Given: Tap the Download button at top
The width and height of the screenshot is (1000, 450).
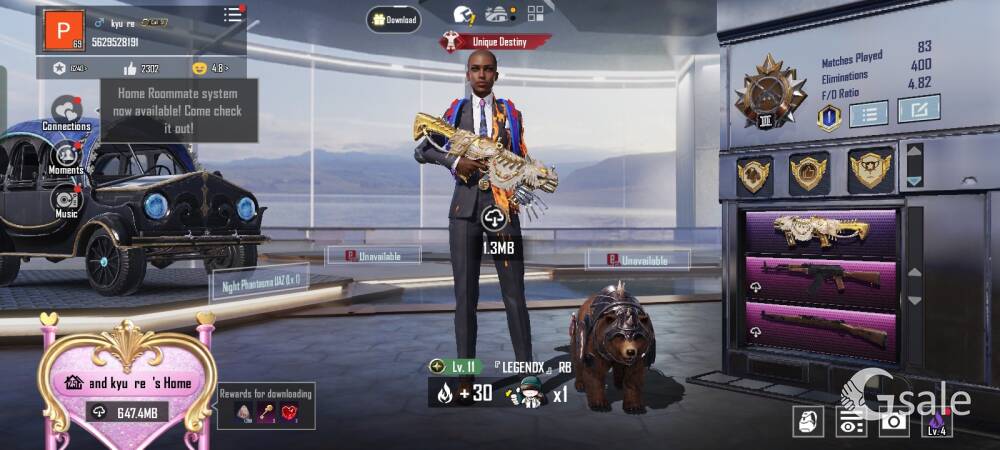Looking at the screenshot, I should point(393,20).
